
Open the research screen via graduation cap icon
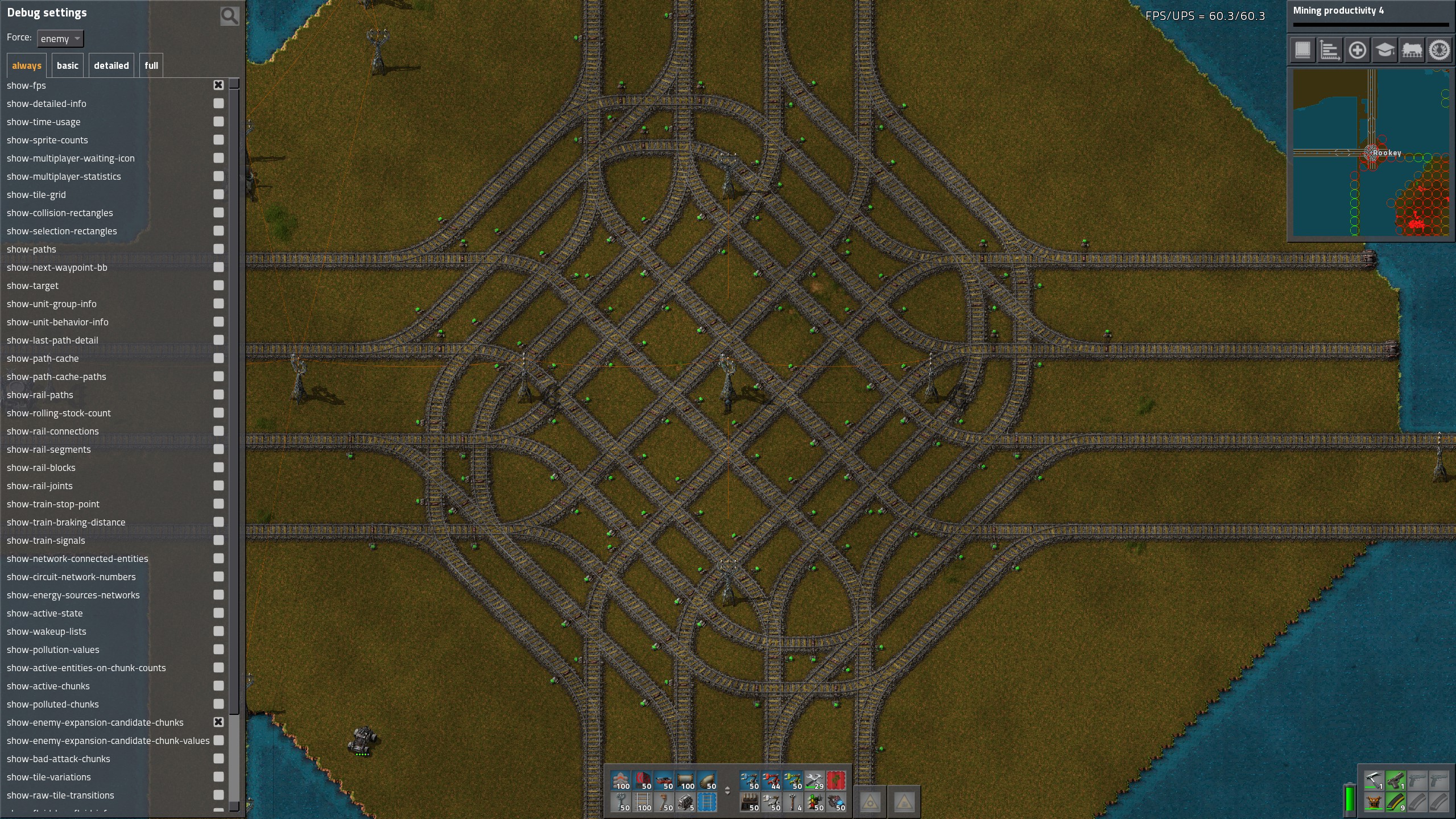[x=1384, y=50]
